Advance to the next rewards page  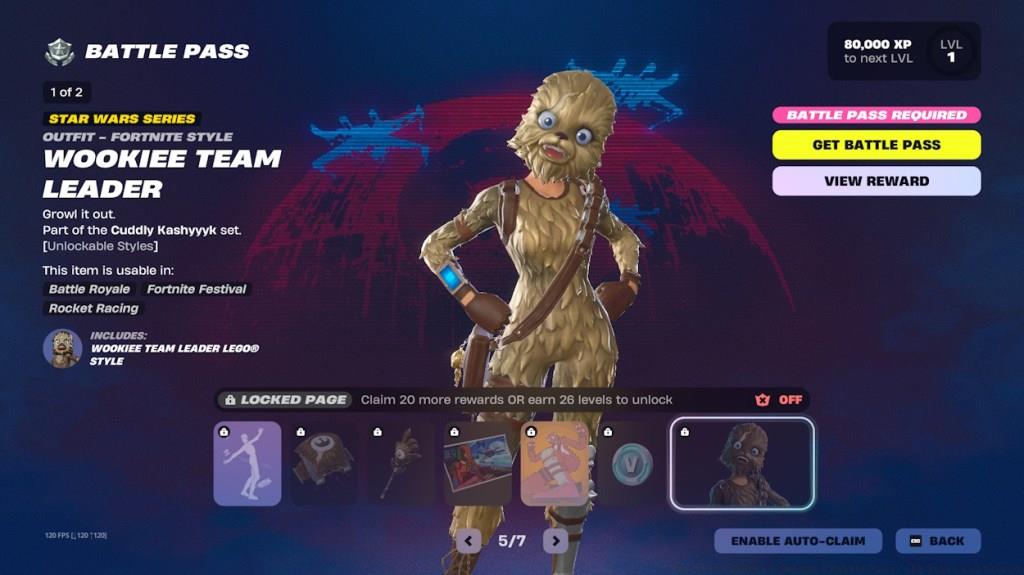[555, 541]
